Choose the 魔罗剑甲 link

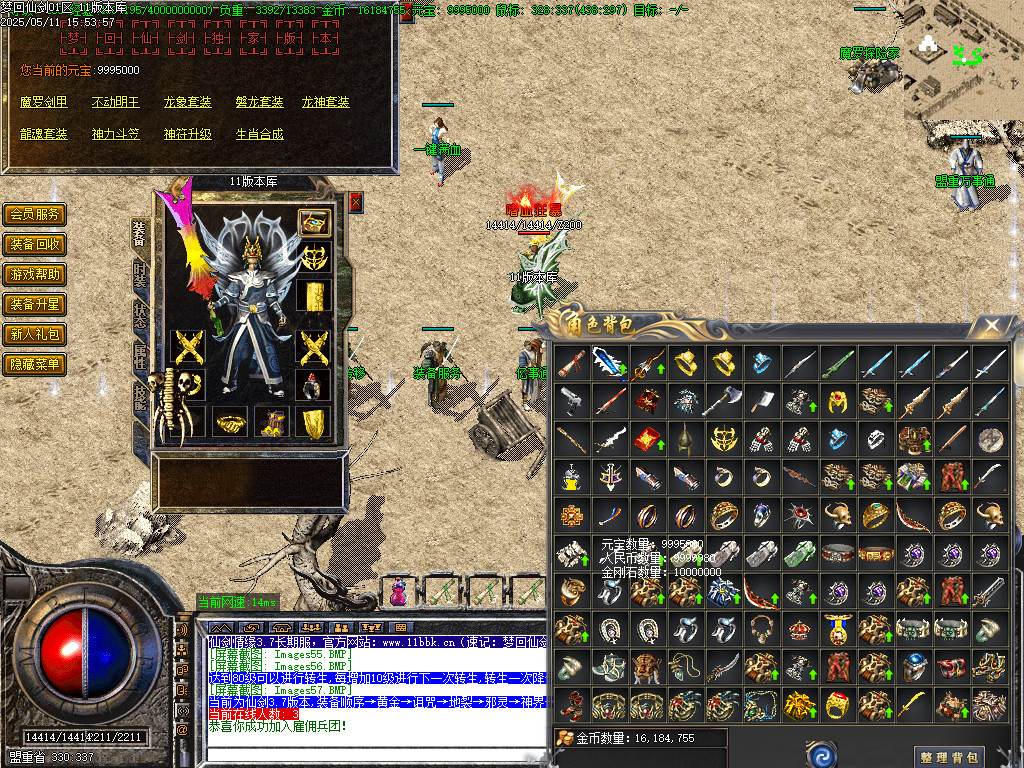(x=44, y=102)
